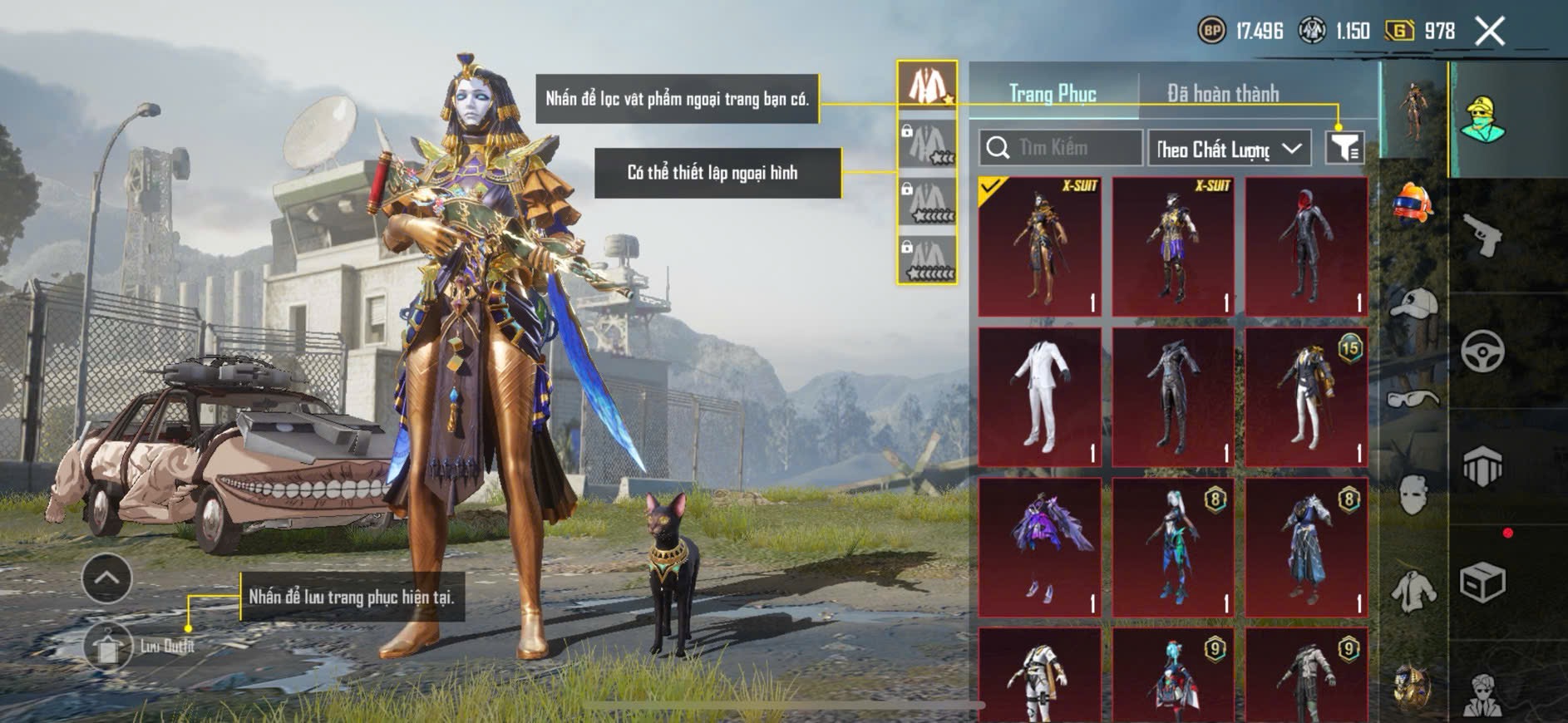The height and width of the screenshot is (723, 1568).
Task: Expand the up-arrow circle button
Action: point(106,578)
